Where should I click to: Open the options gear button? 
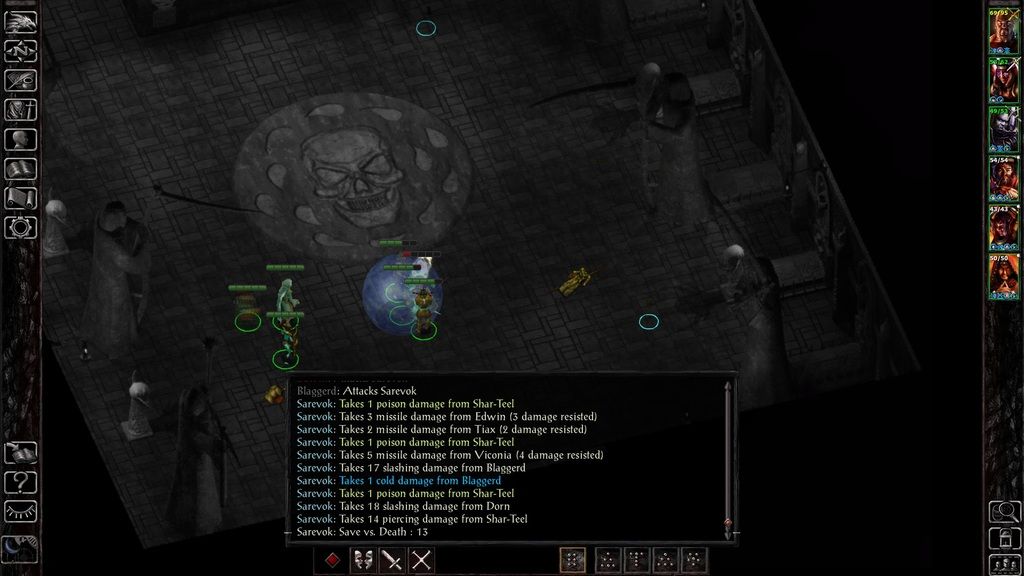(x=20, y=227)
